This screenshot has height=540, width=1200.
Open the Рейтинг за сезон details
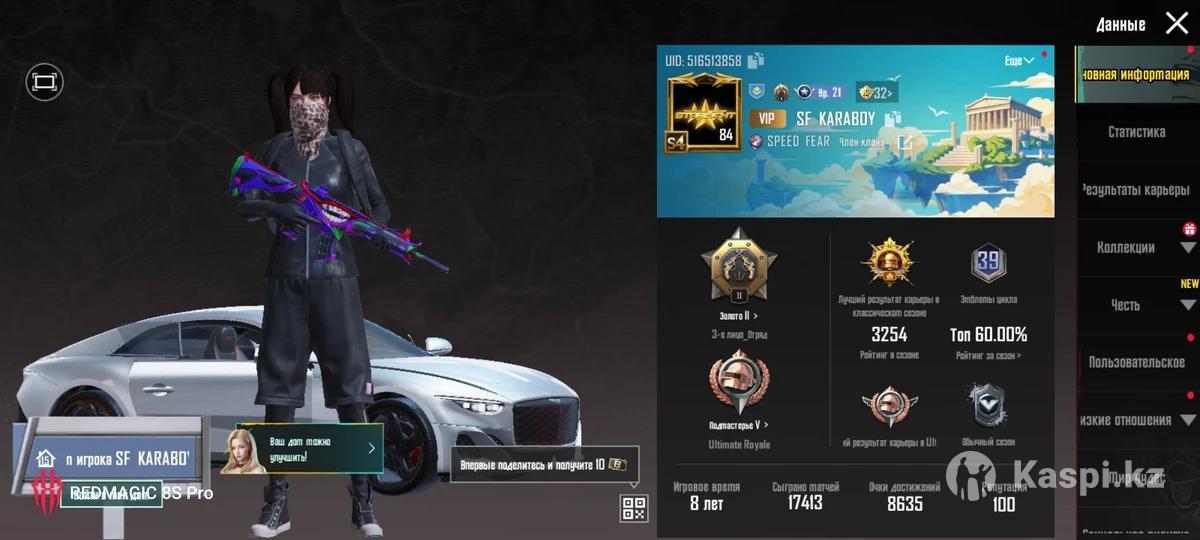[988, 355]
